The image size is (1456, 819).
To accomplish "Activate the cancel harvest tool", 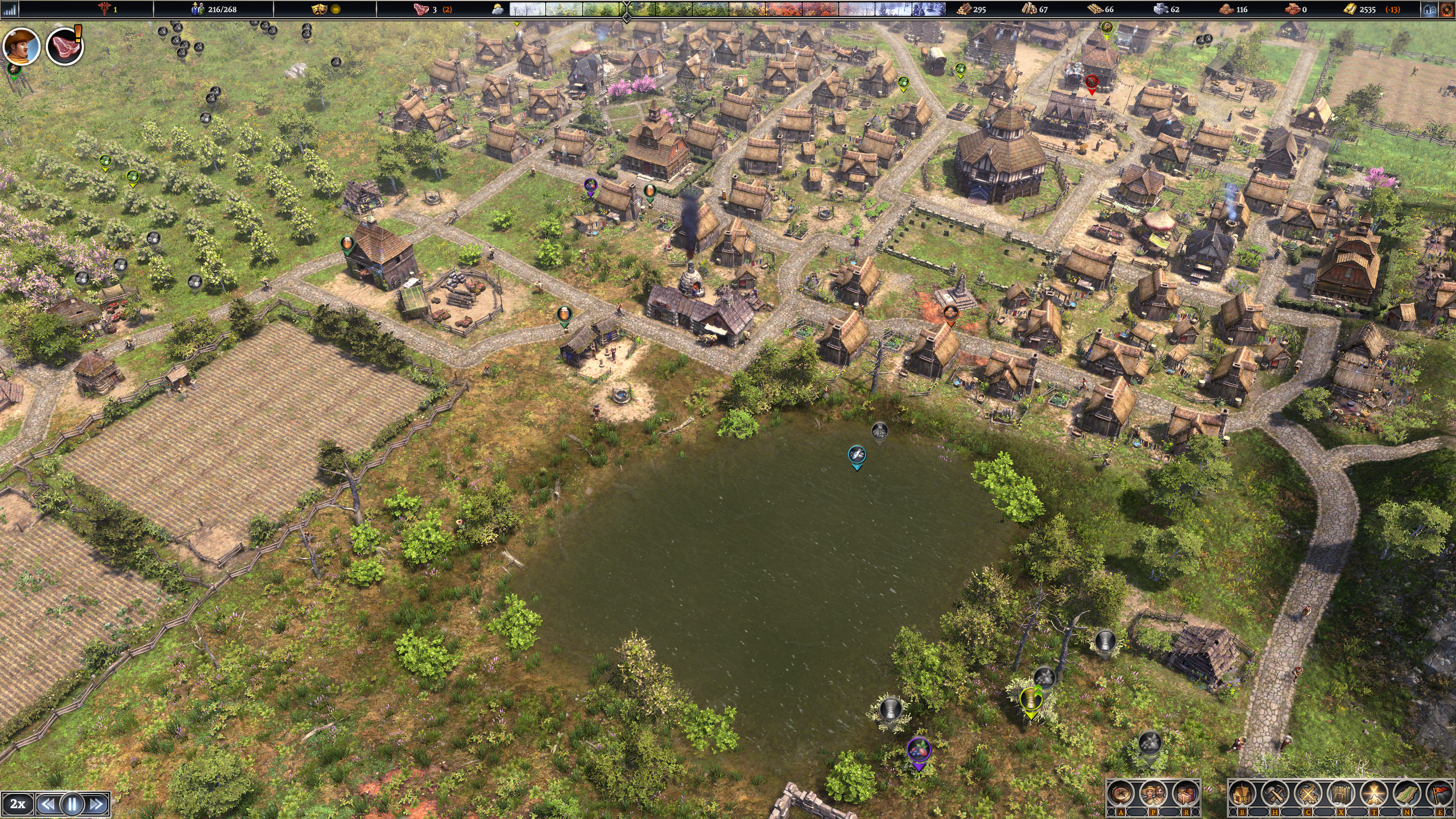I will point(1308,794).
